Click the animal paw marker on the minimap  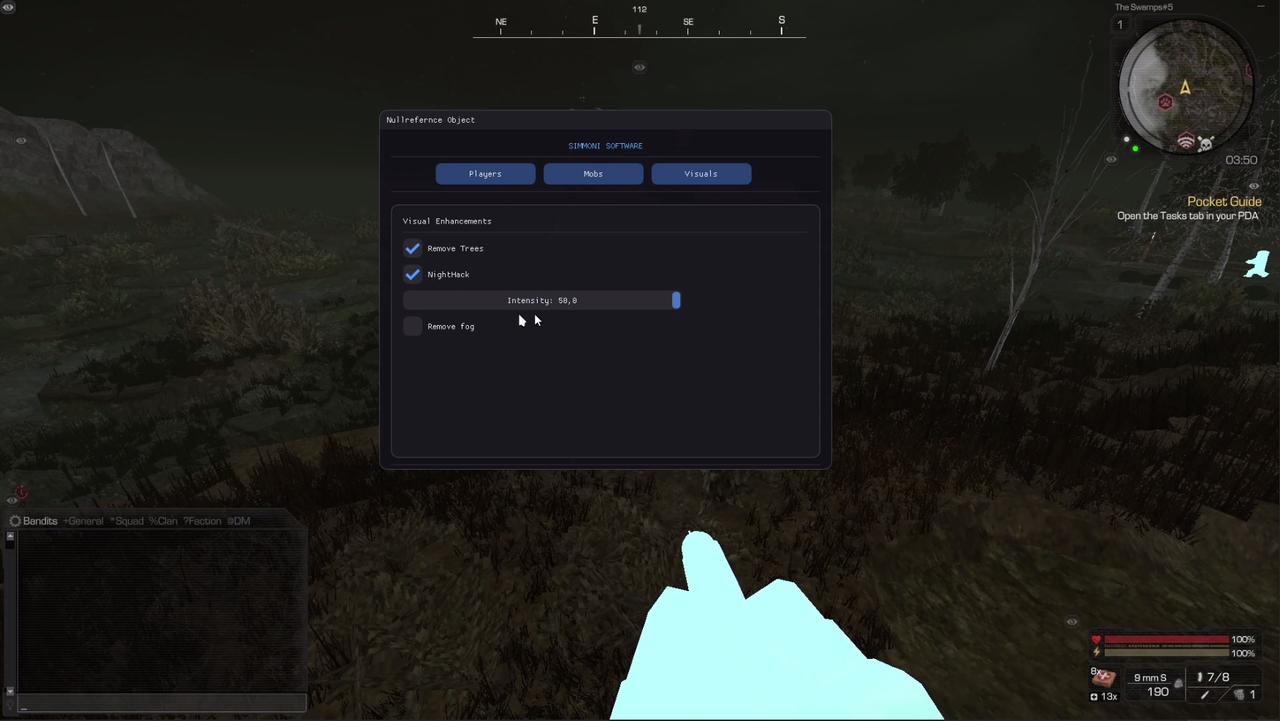(x=1165, y=102)
